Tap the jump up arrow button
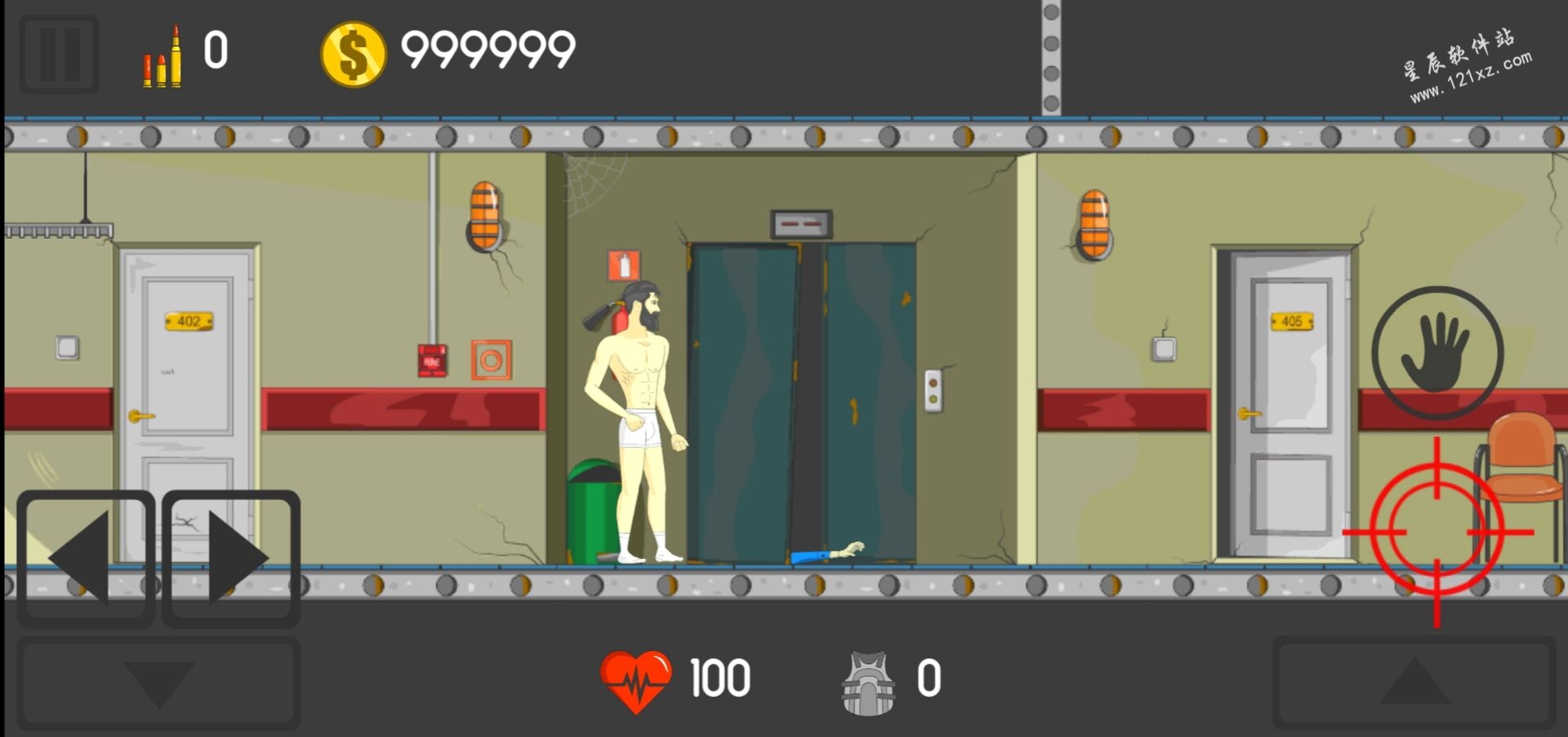This screenshot has width=1568, height=737. 1414,682
